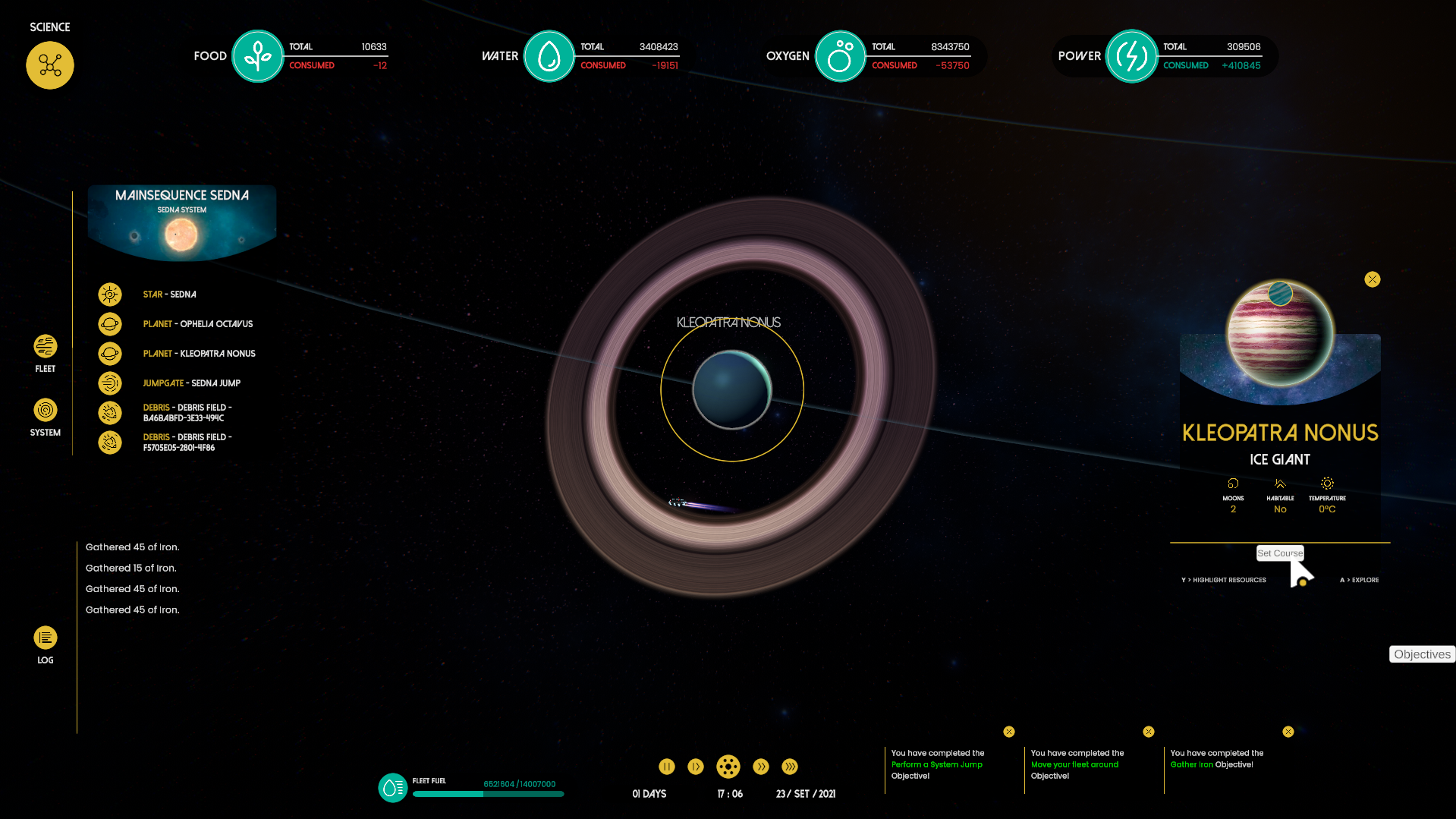1456x819 pixels.
Task: Switch to the System view
Action: click(x=46, y=411)
